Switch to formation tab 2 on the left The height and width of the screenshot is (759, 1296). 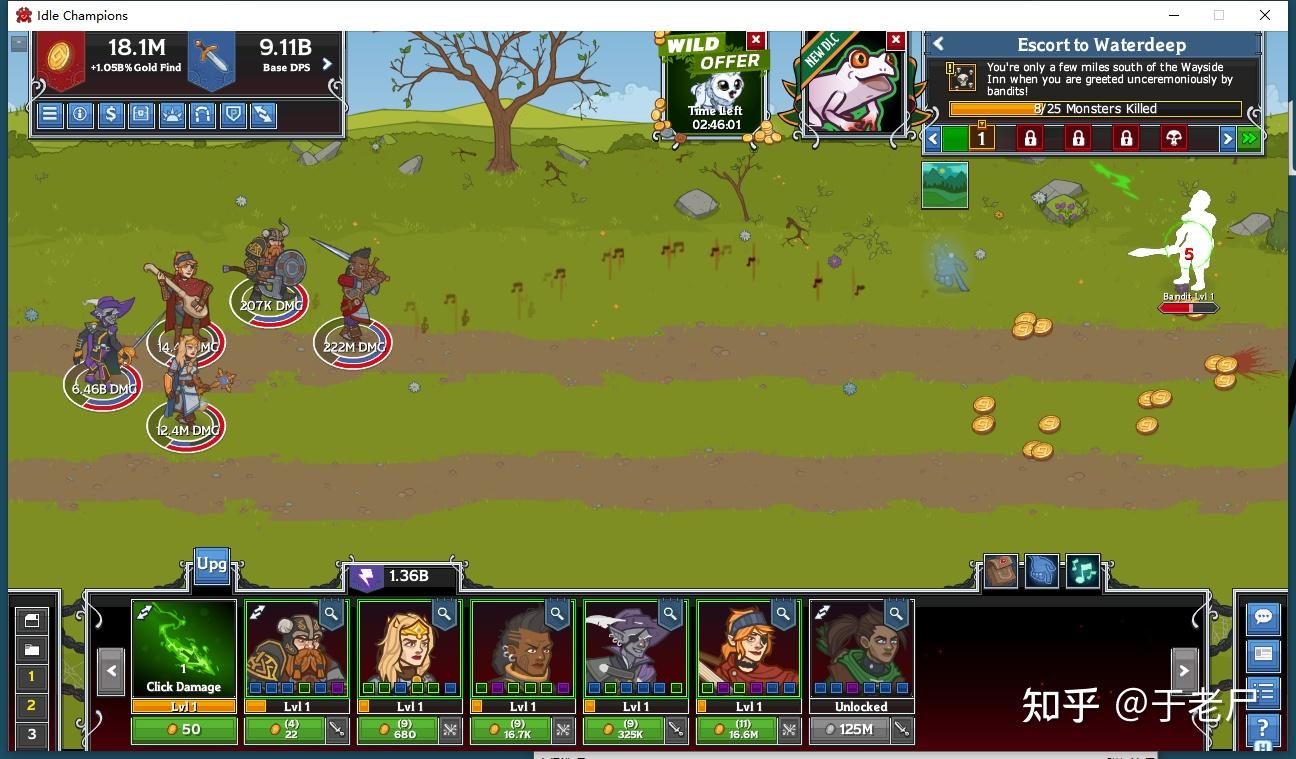(x=31, y=705)
